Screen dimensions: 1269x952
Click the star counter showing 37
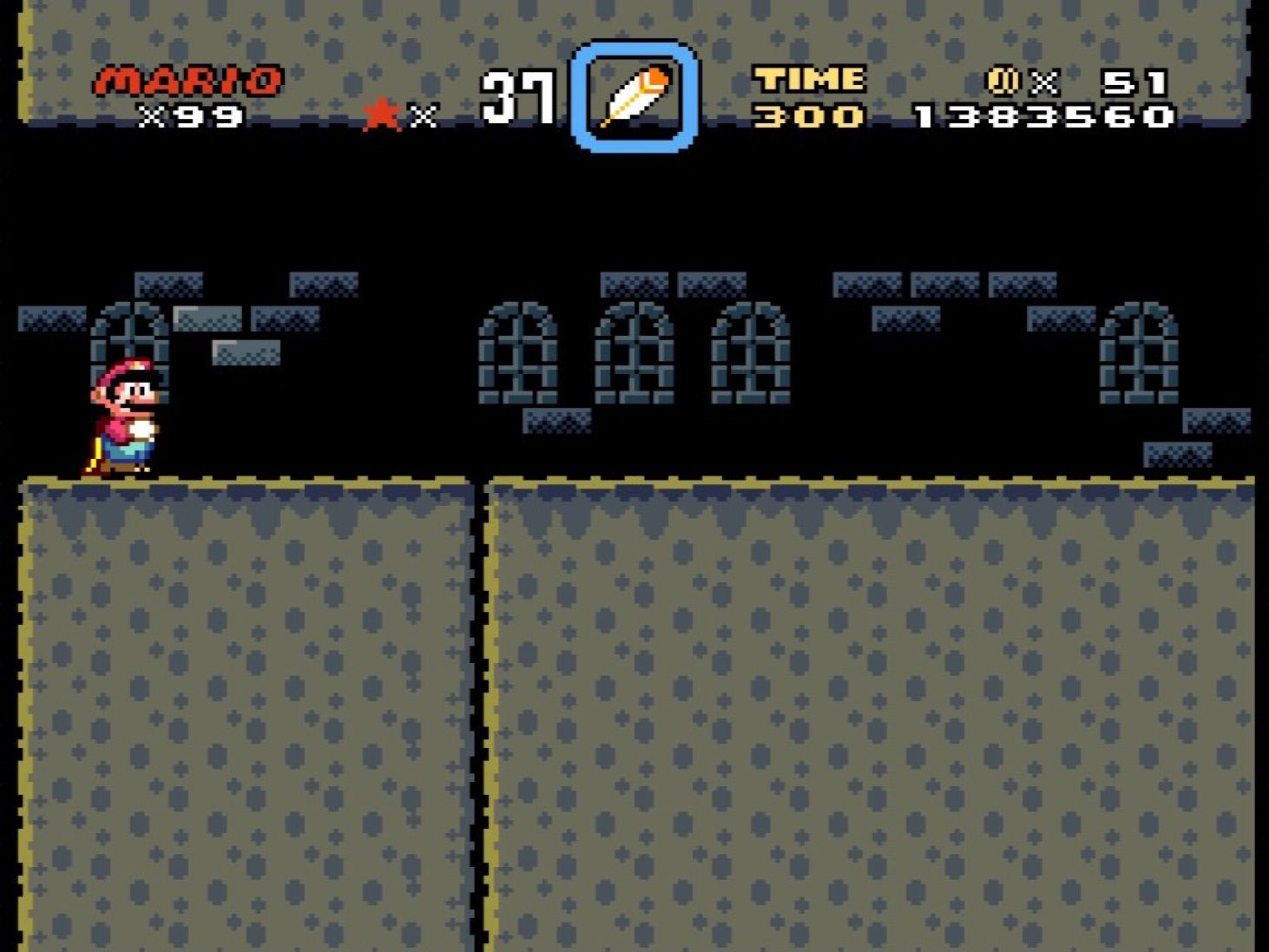[518, 95]
